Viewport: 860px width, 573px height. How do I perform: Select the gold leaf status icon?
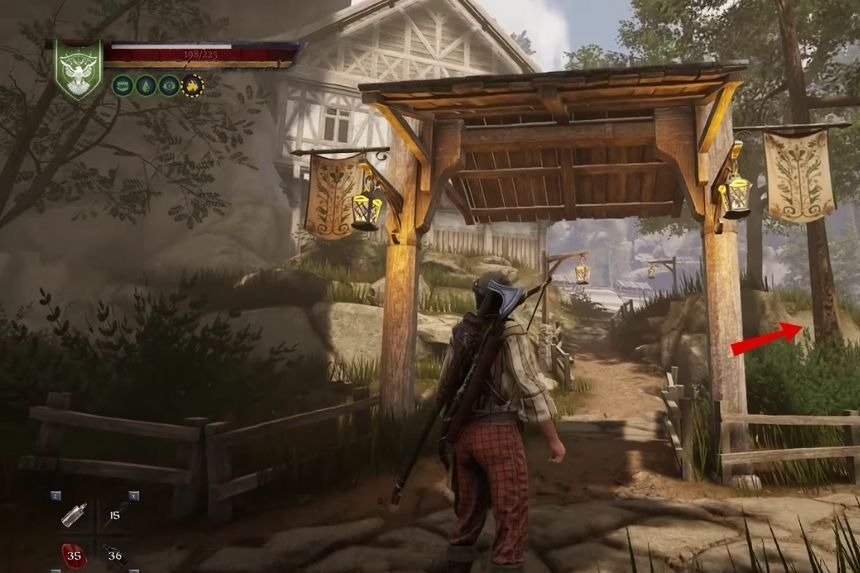click(x=192, y=85)
